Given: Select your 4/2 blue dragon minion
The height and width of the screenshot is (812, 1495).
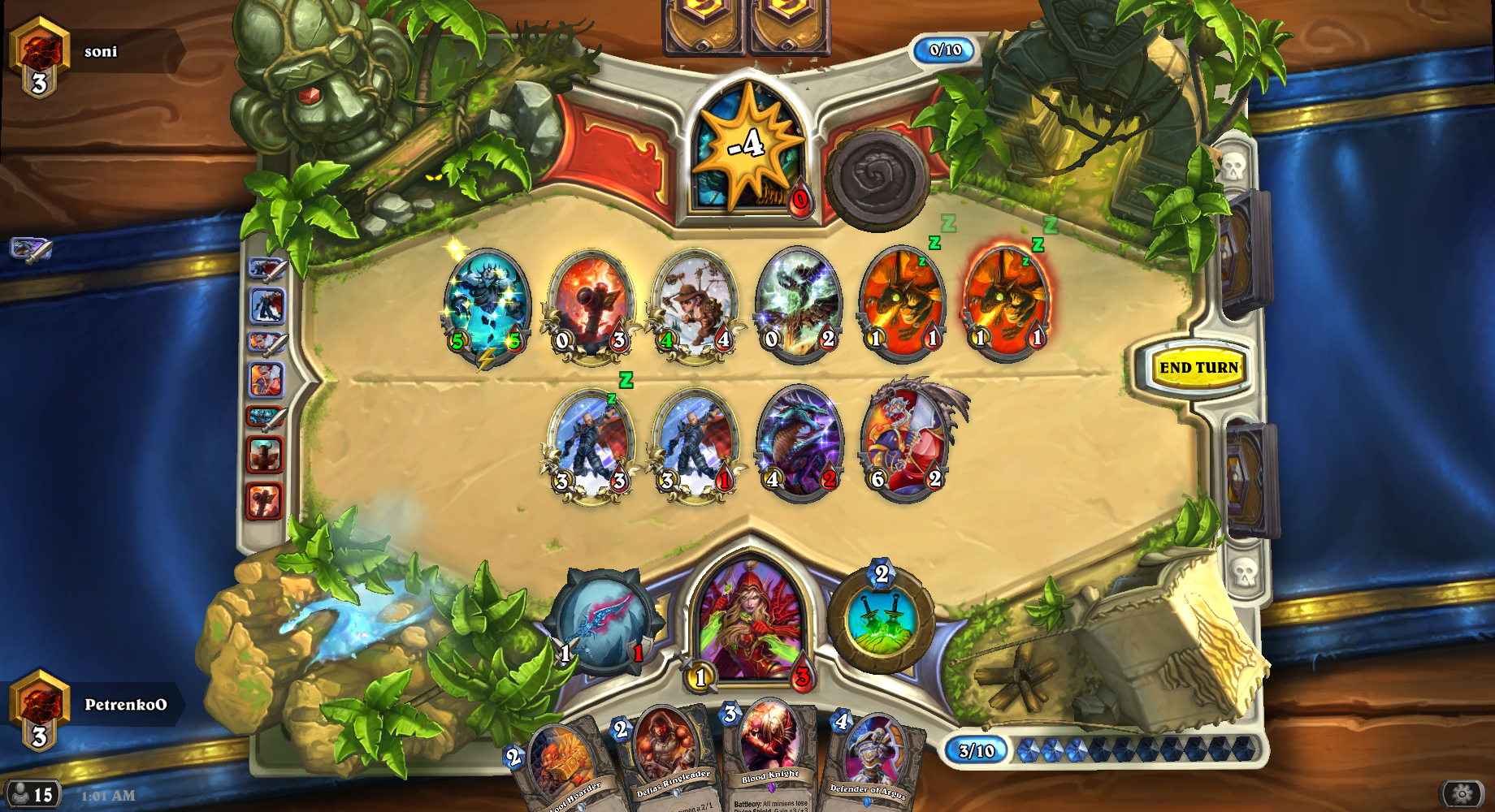Looking at the screenshot, I should pyautogui.click(x=799, y=443).
